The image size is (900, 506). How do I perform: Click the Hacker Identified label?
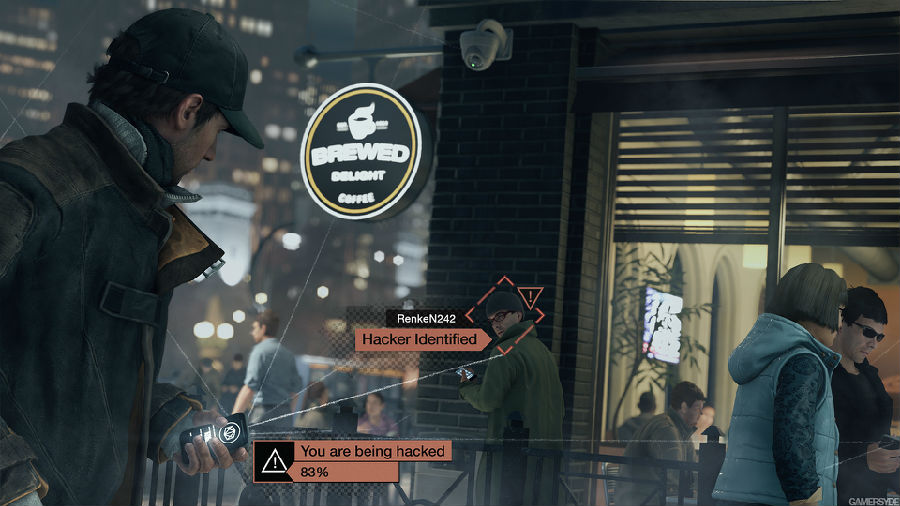tap(419, 339)
